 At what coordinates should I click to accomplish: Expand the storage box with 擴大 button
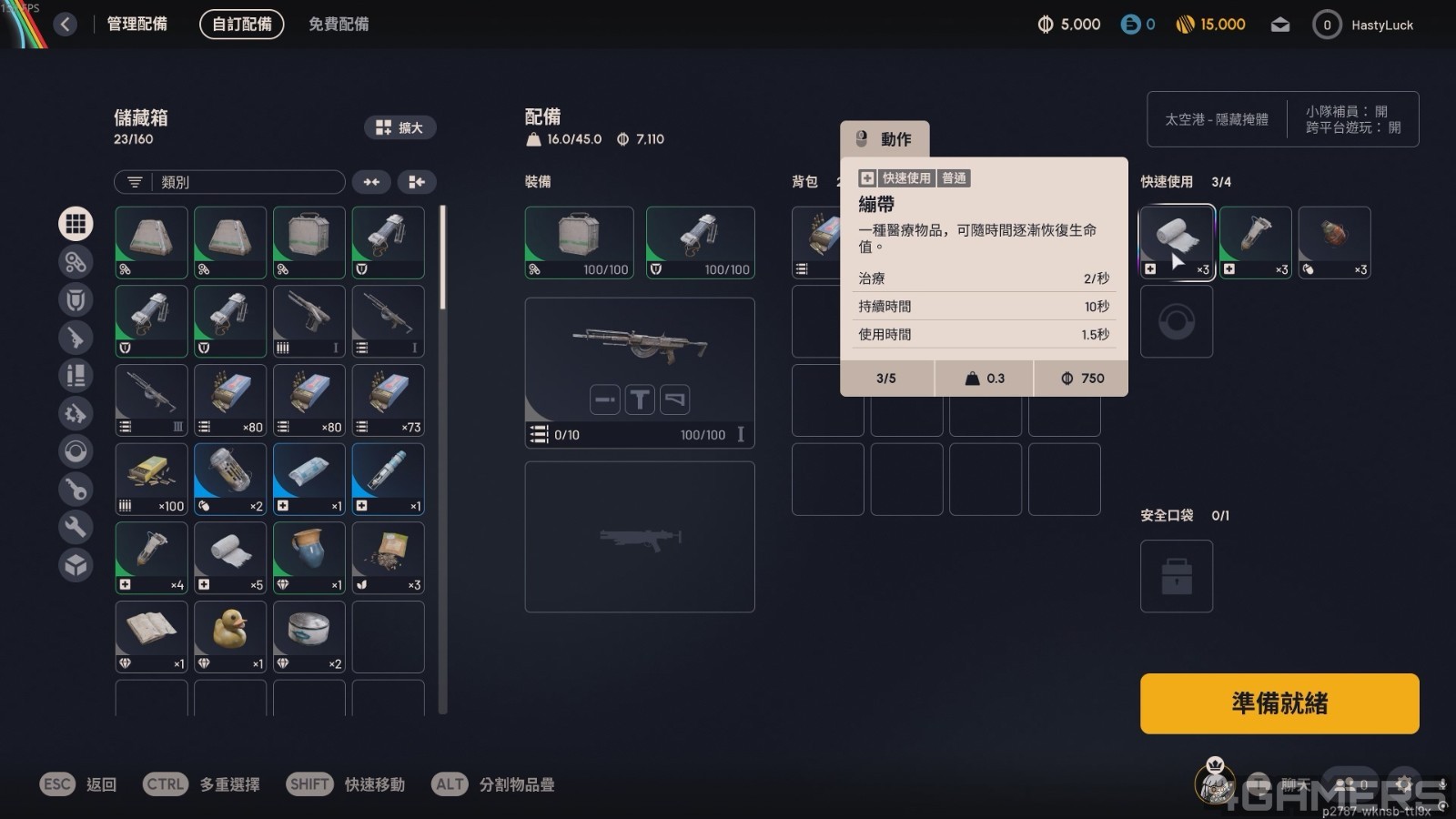[400, 127]
